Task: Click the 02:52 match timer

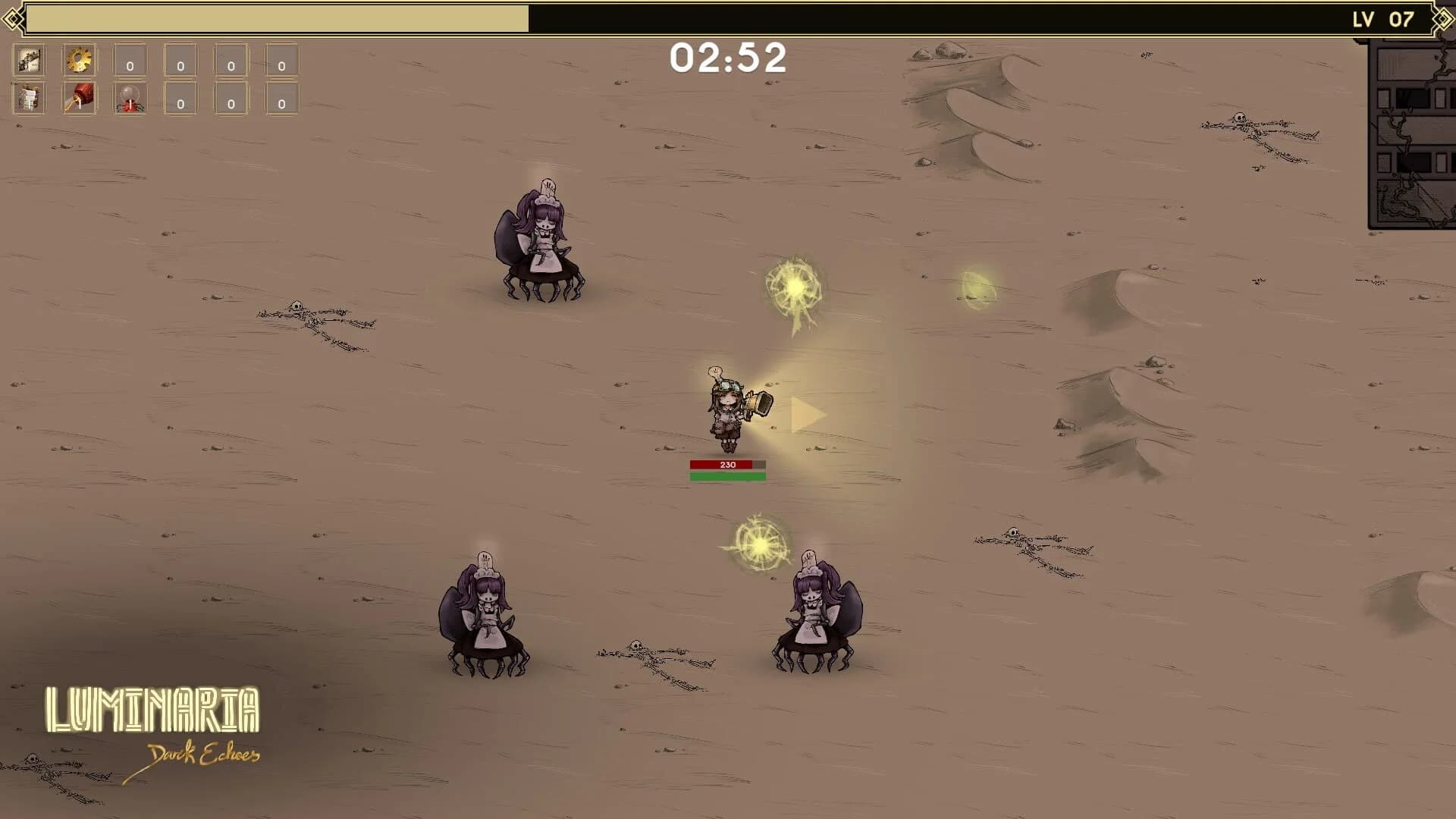Action: 727,58
